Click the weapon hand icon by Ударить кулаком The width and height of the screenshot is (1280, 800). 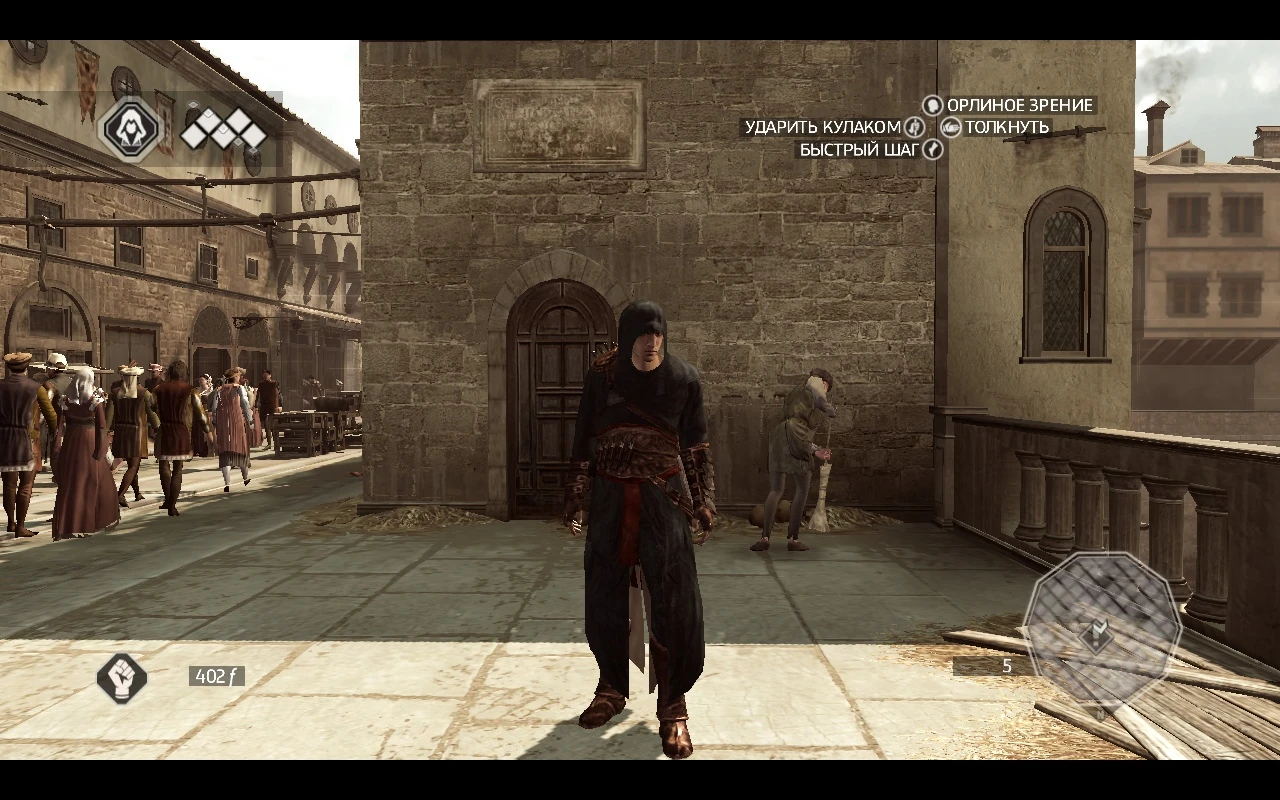click(x=915, y=128)
